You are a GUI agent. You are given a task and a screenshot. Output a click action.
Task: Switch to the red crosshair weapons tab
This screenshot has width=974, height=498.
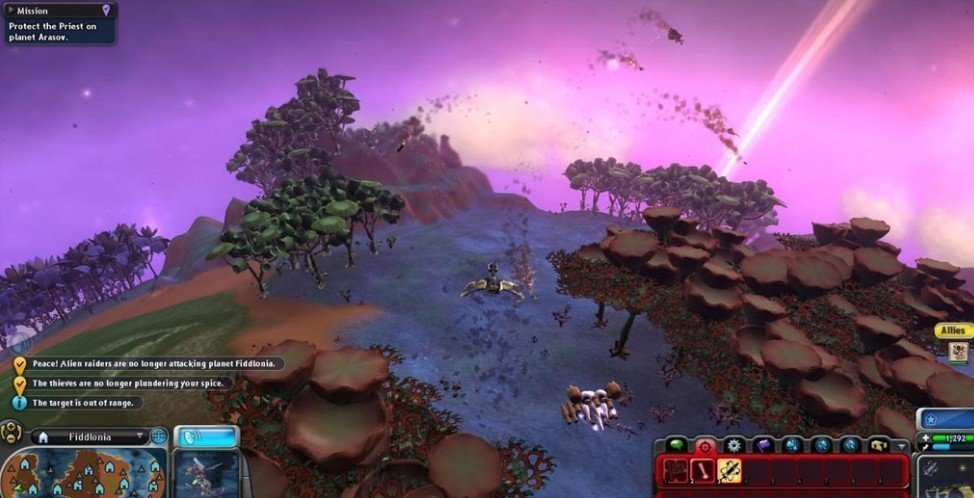pos(704,446)
